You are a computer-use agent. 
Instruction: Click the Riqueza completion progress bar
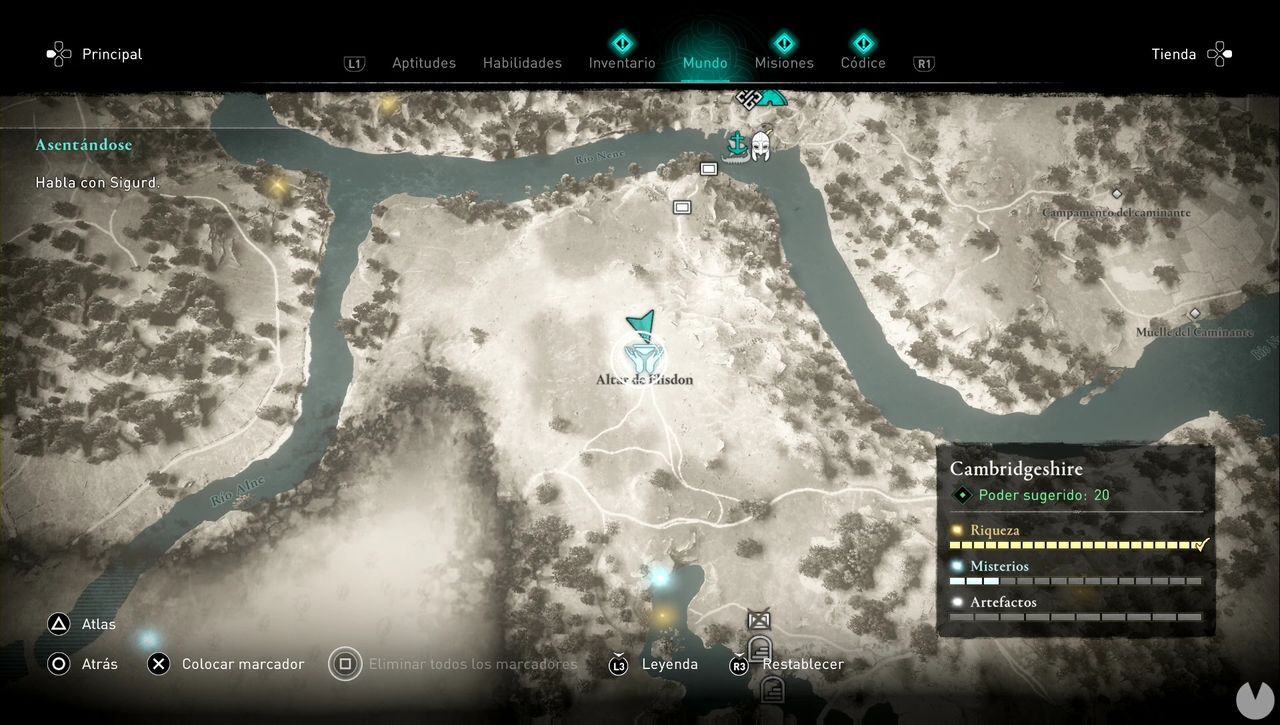pyautogui.click(x=1075, y=544)
